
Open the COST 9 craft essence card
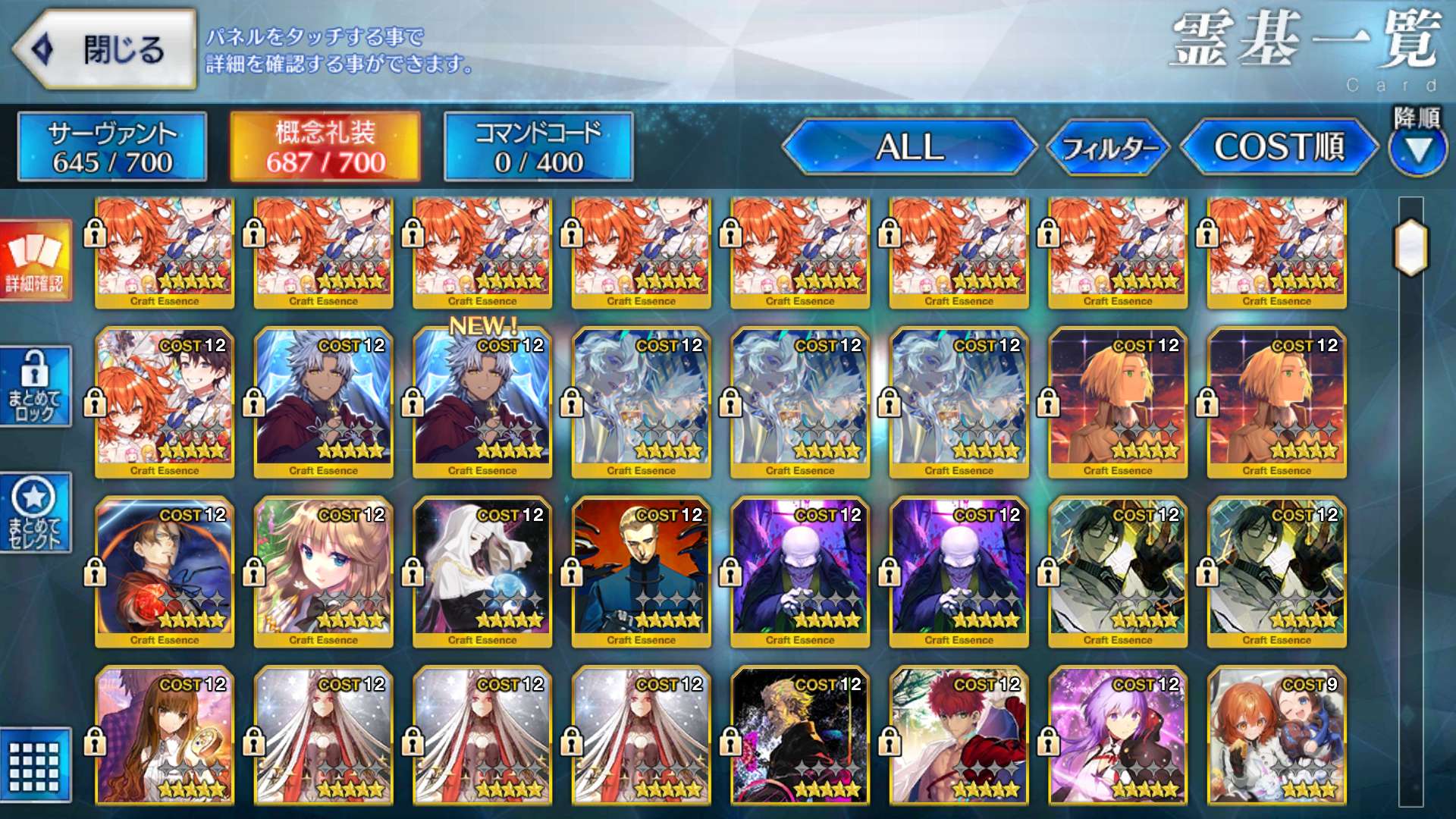pyautogui.click(x=1277, y=736)
